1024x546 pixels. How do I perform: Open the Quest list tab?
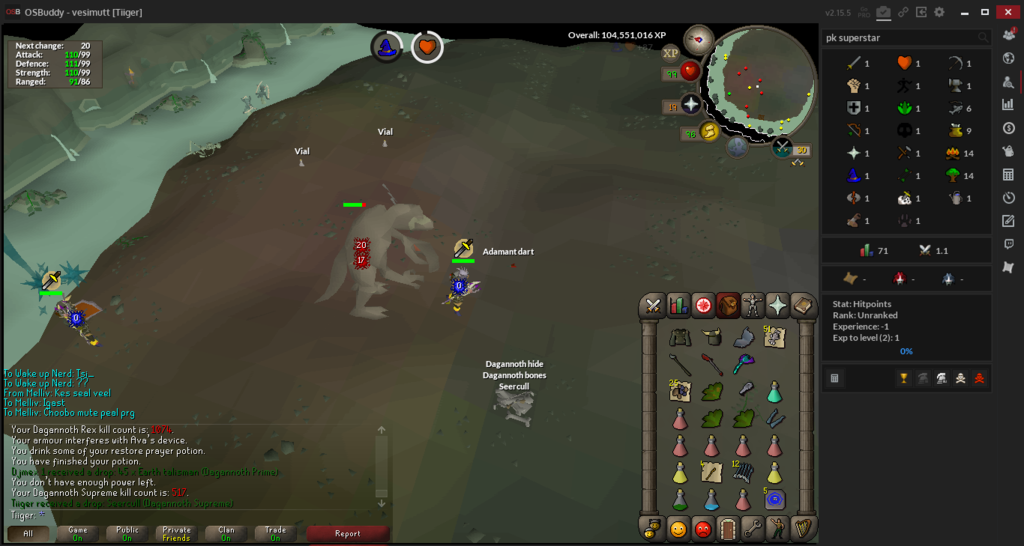703,306
